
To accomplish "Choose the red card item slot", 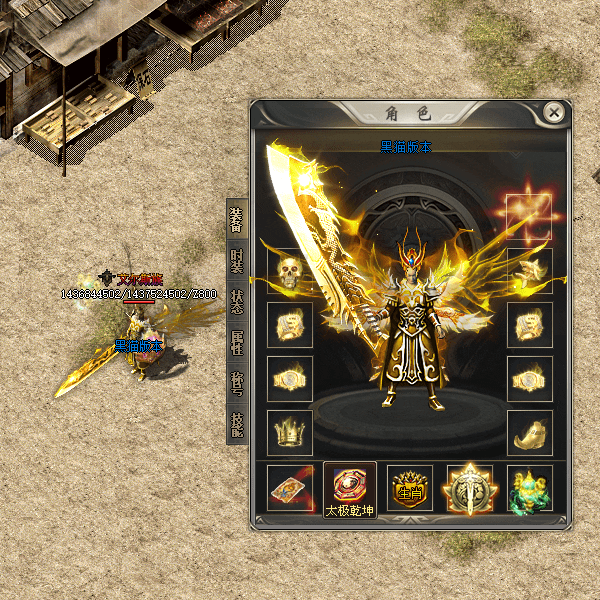I will tap(290, 487).
